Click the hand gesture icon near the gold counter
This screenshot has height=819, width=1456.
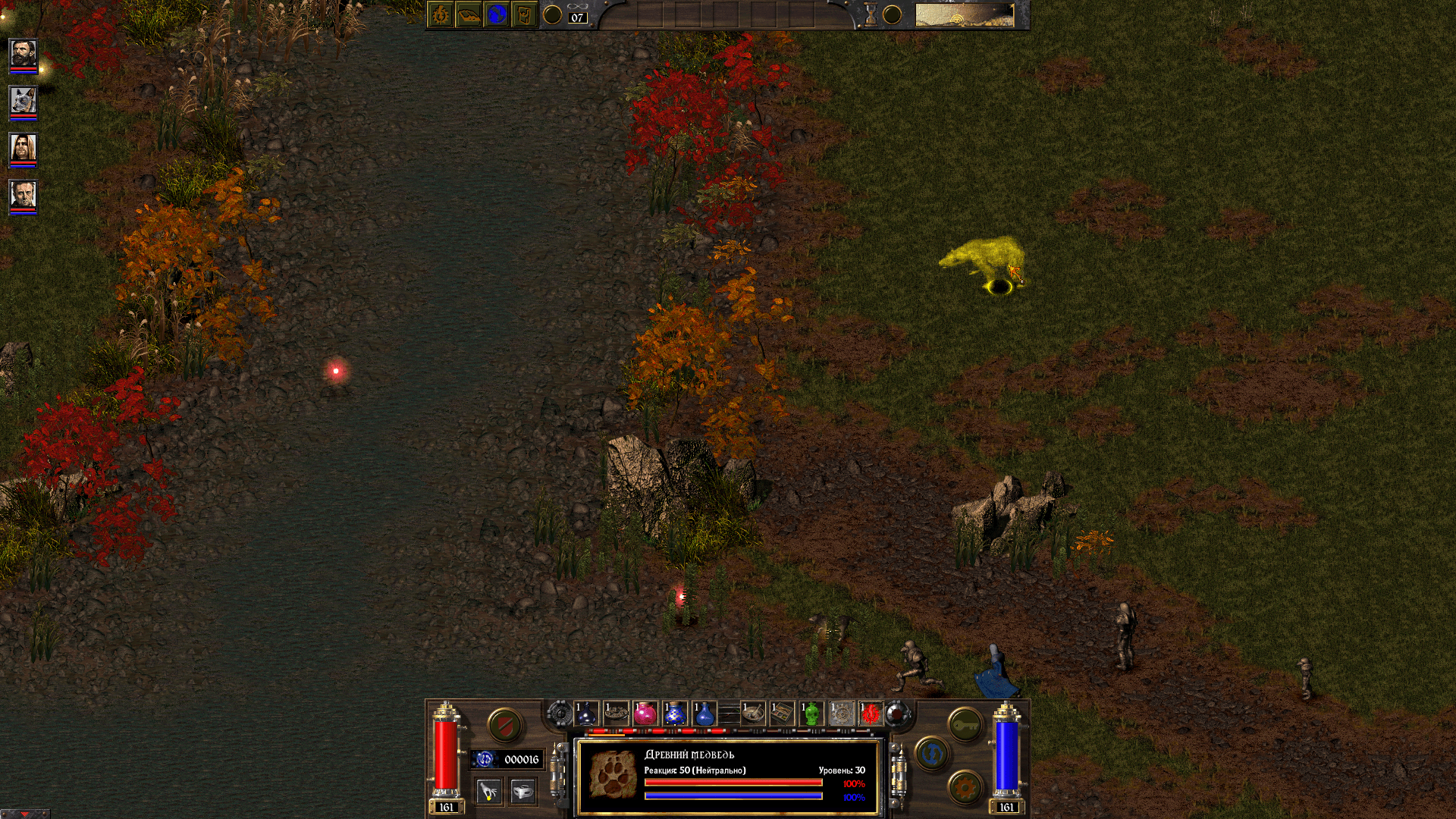(x=488, y=791)
